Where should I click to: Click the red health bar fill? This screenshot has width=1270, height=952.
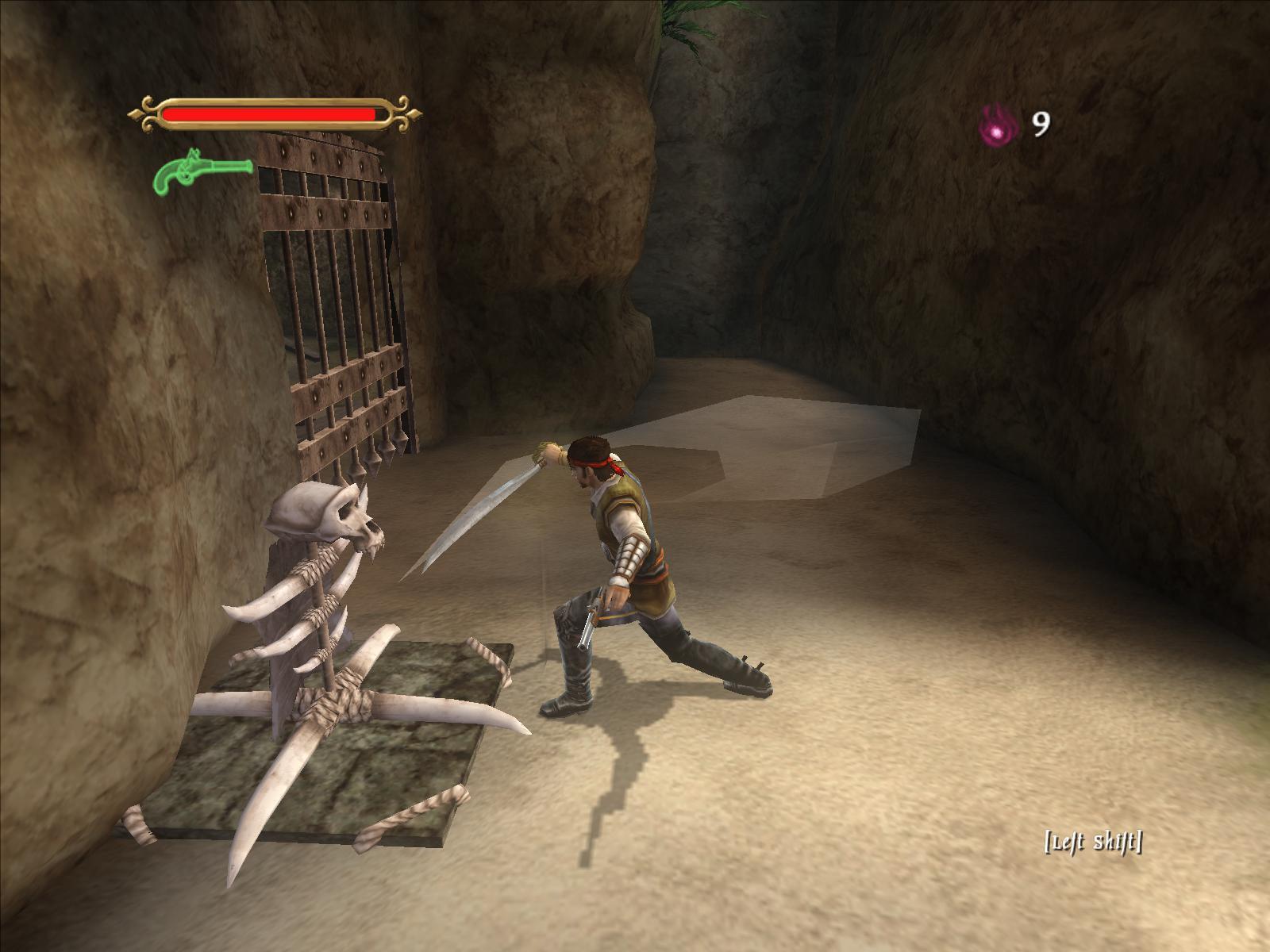270,112
